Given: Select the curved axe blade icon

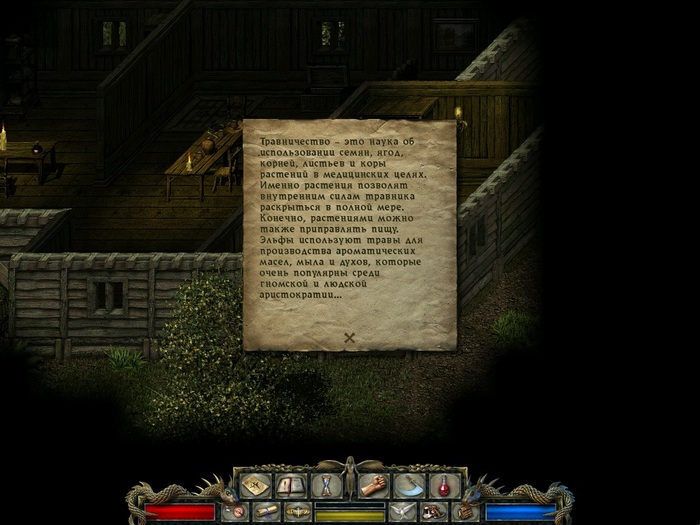Looking at the screenshot, I should tap(410, 485).
